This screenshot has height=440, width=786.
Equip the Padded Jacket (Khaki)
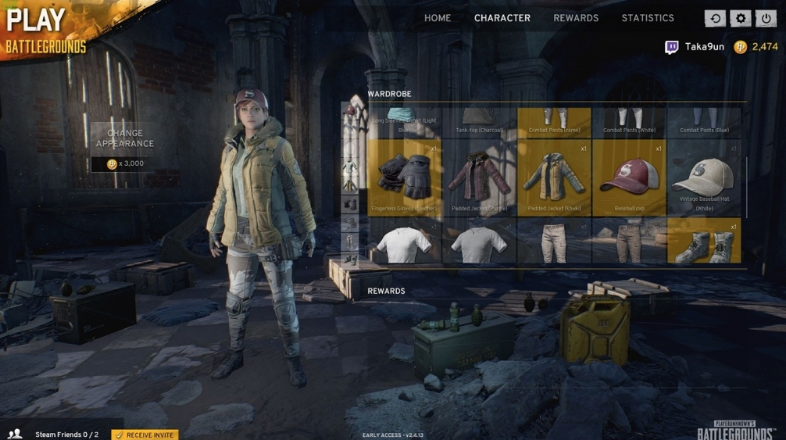coord(555,177)
